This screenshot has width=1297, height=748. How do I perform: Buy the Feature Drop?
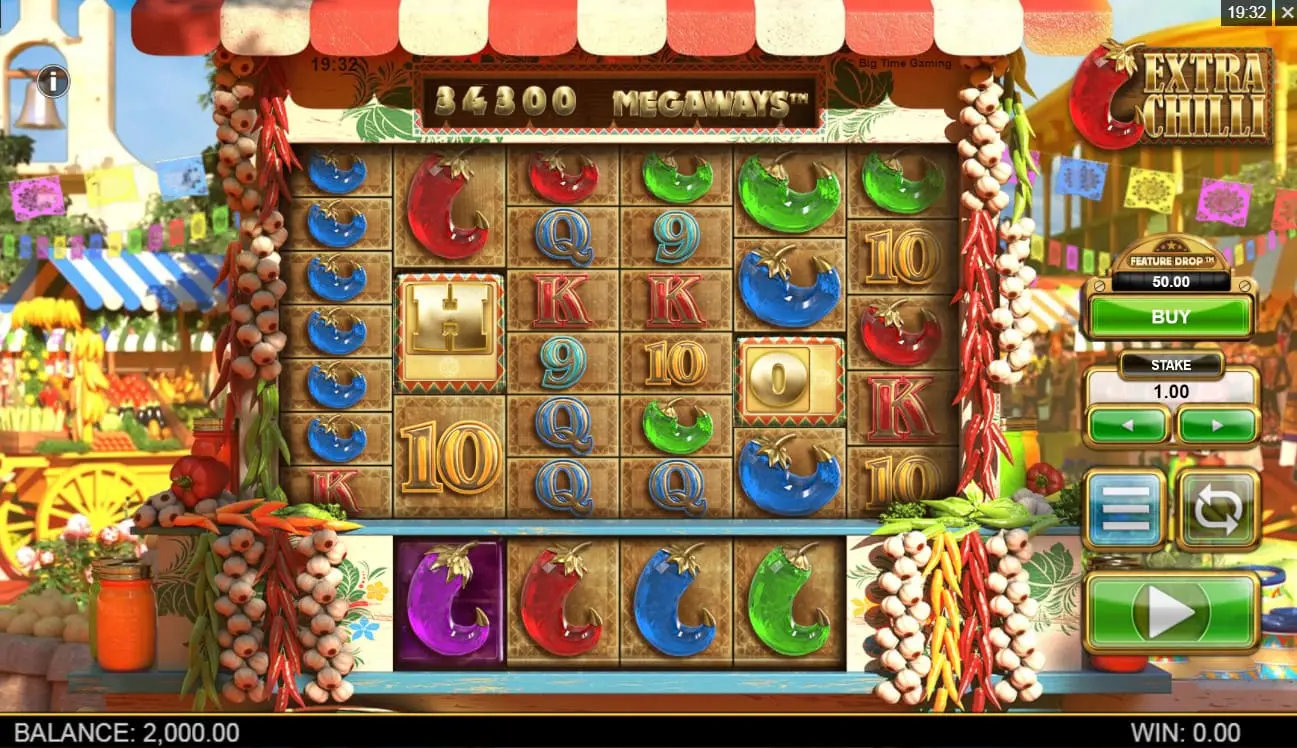(1170, 317)
